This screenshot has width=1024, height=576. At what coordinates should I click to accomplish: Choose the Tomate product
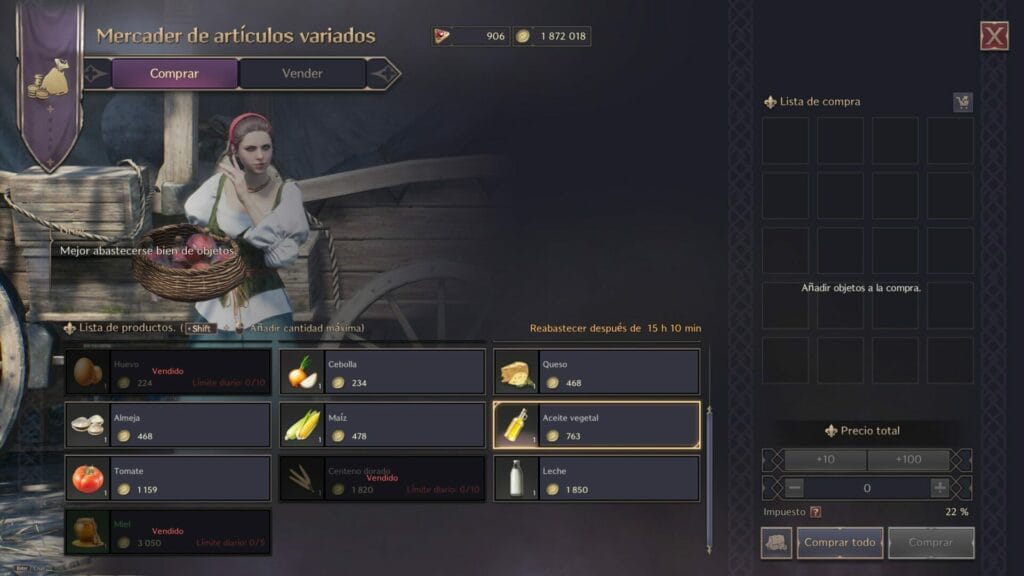coord(168,478)
